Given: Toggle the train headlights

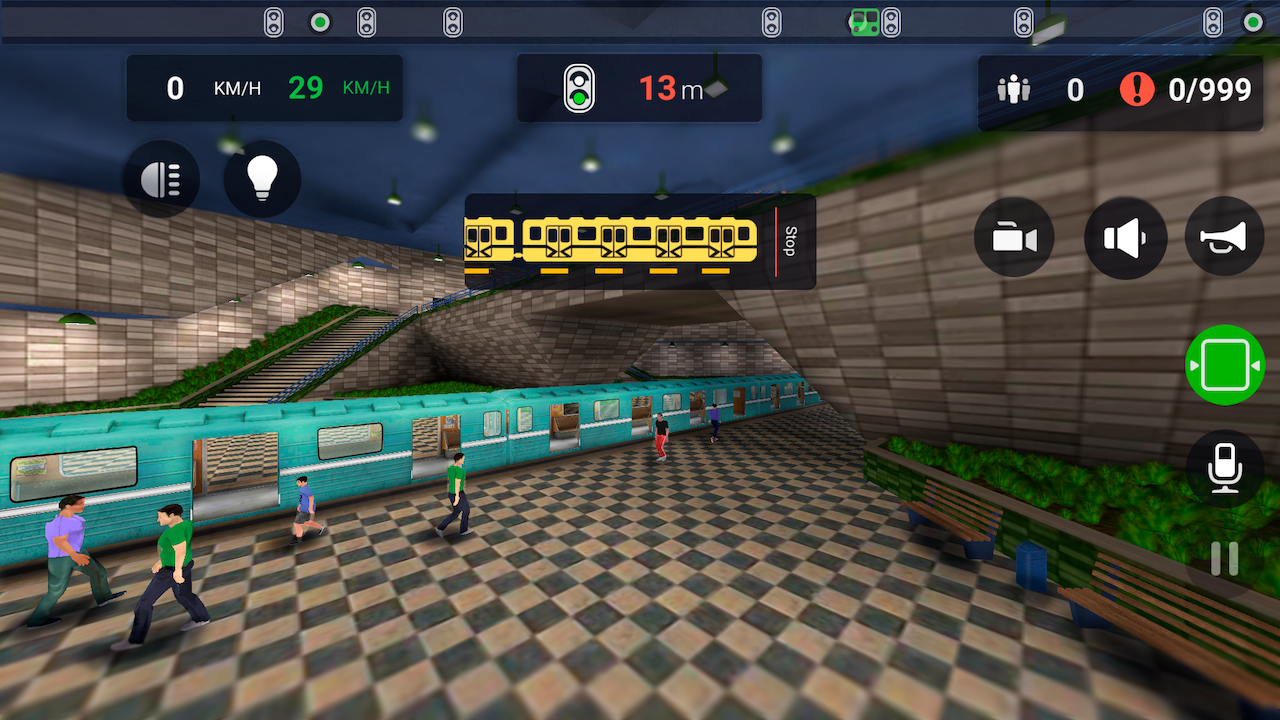Looking at the screenshot, I should point(160,178).
